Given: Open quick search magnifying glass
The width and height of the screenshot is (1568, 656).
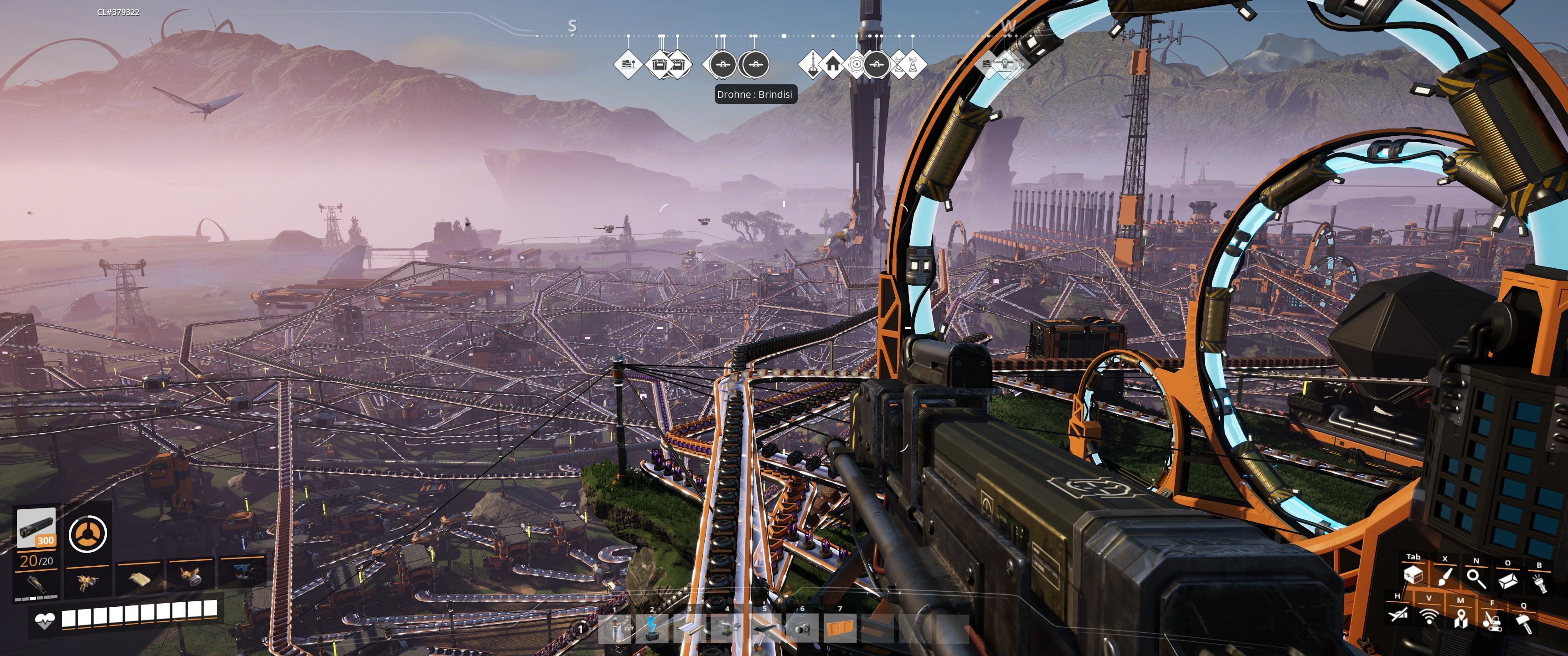Looking at the screenshot, I should pyautogui.click(x=1475, y=578).
